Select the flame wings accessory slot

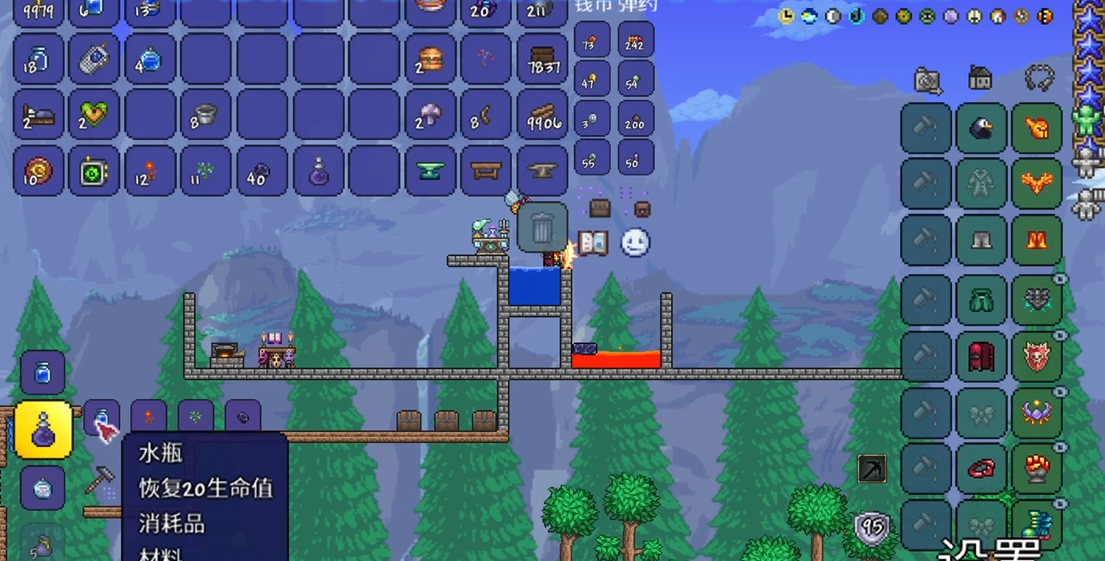[x=1036, y=185]
